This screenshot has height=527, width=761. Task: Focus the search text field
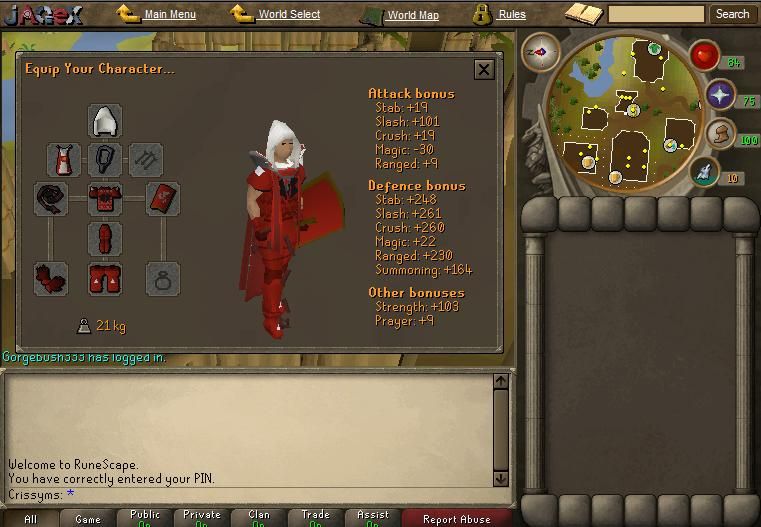(656, 14)
